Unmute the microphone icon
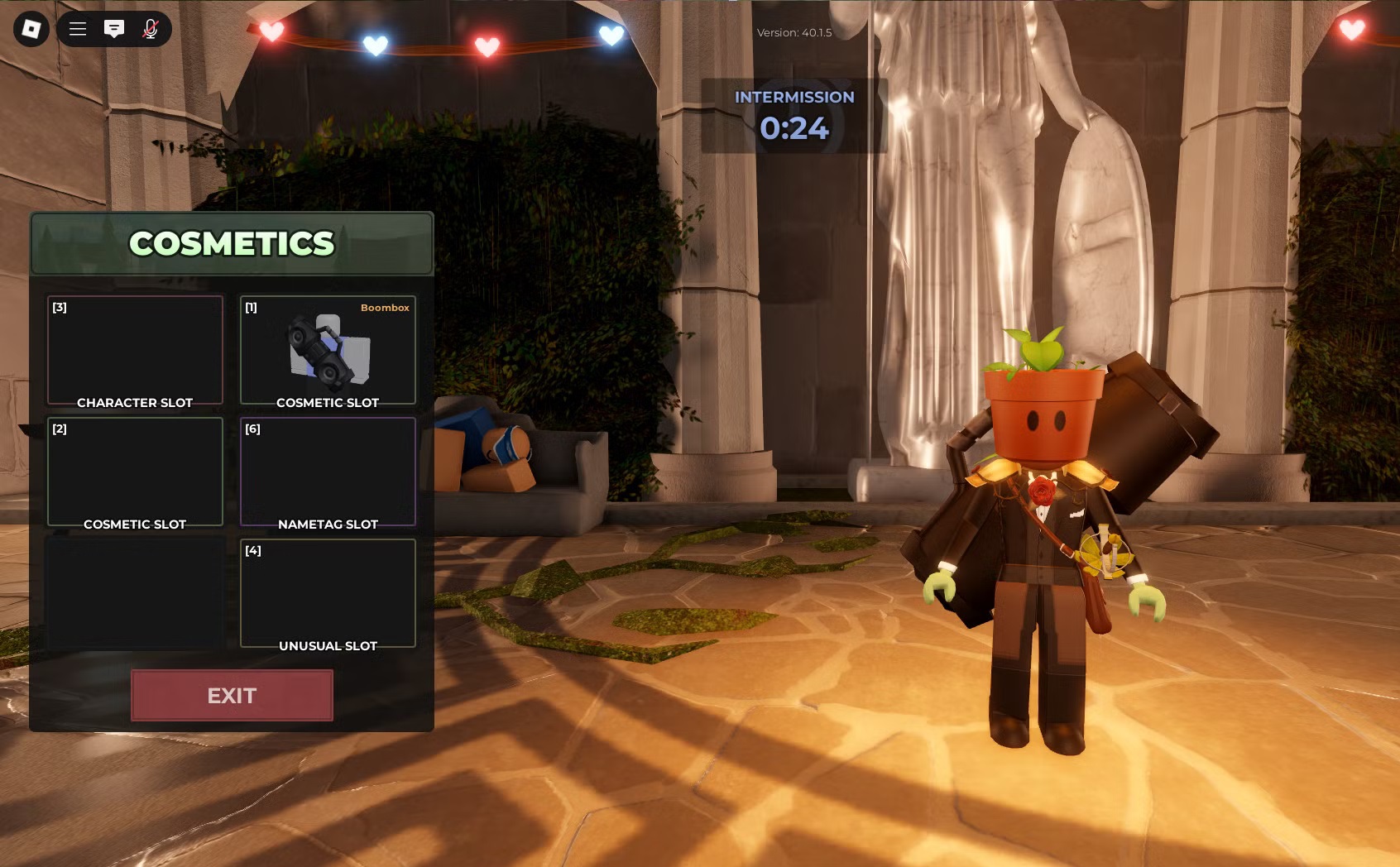Screen dimensions: 1400x867 click(151, 29)
